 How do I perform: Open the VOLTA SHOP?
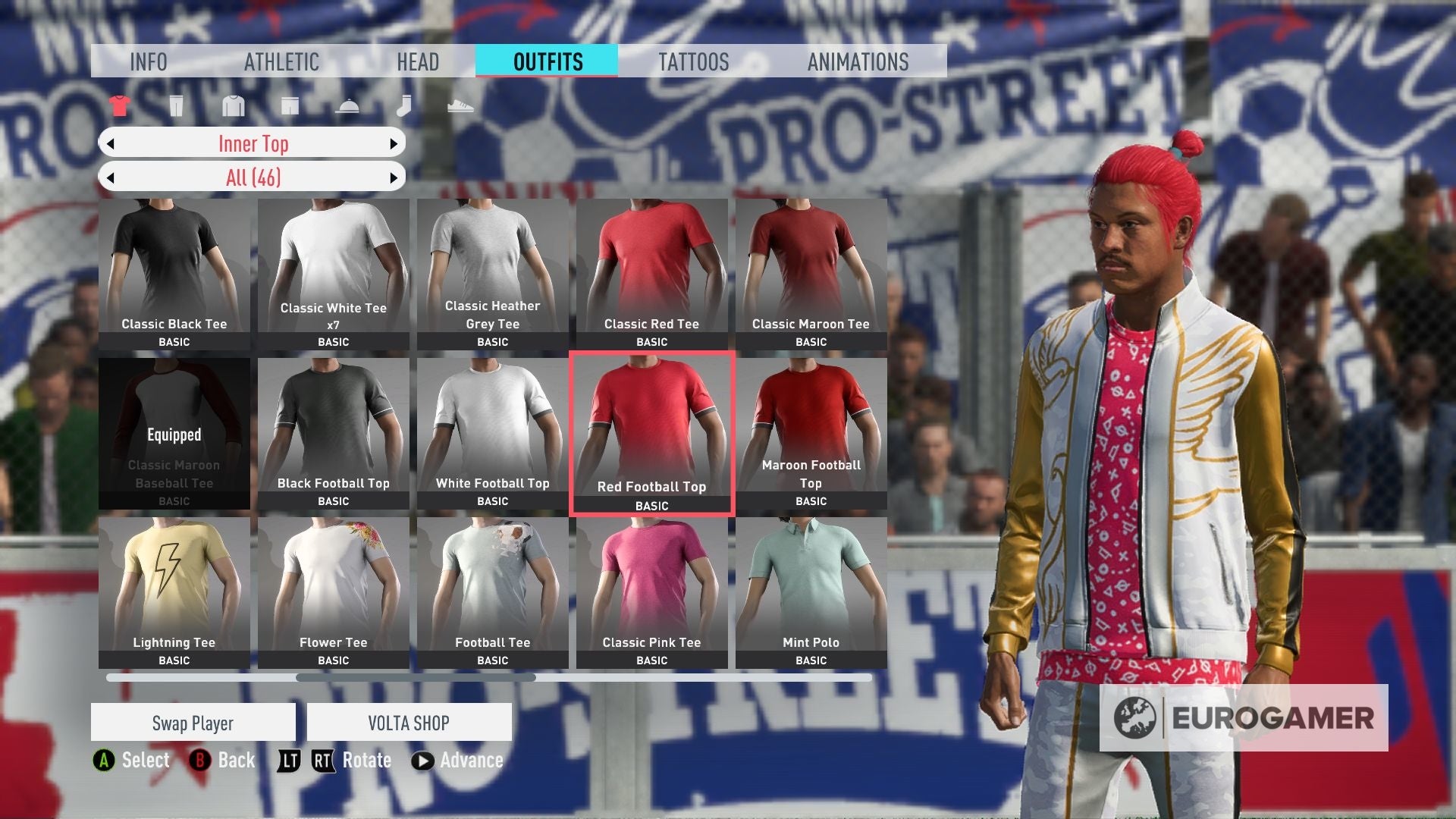tap(409, 722)
